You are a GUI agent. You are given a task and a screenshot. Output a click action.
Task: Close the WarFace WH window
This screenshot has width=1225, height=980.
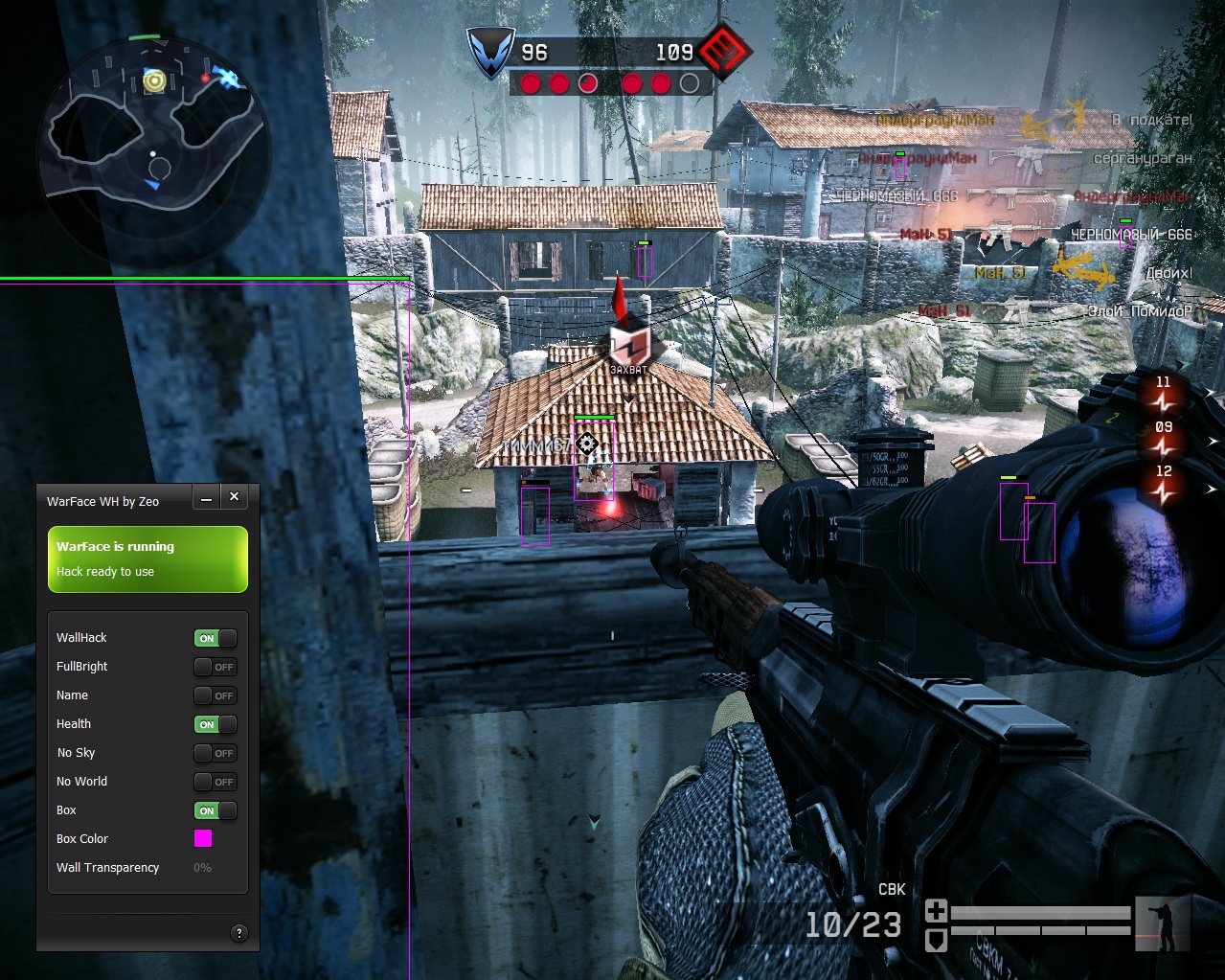click(x=234, y=496)
